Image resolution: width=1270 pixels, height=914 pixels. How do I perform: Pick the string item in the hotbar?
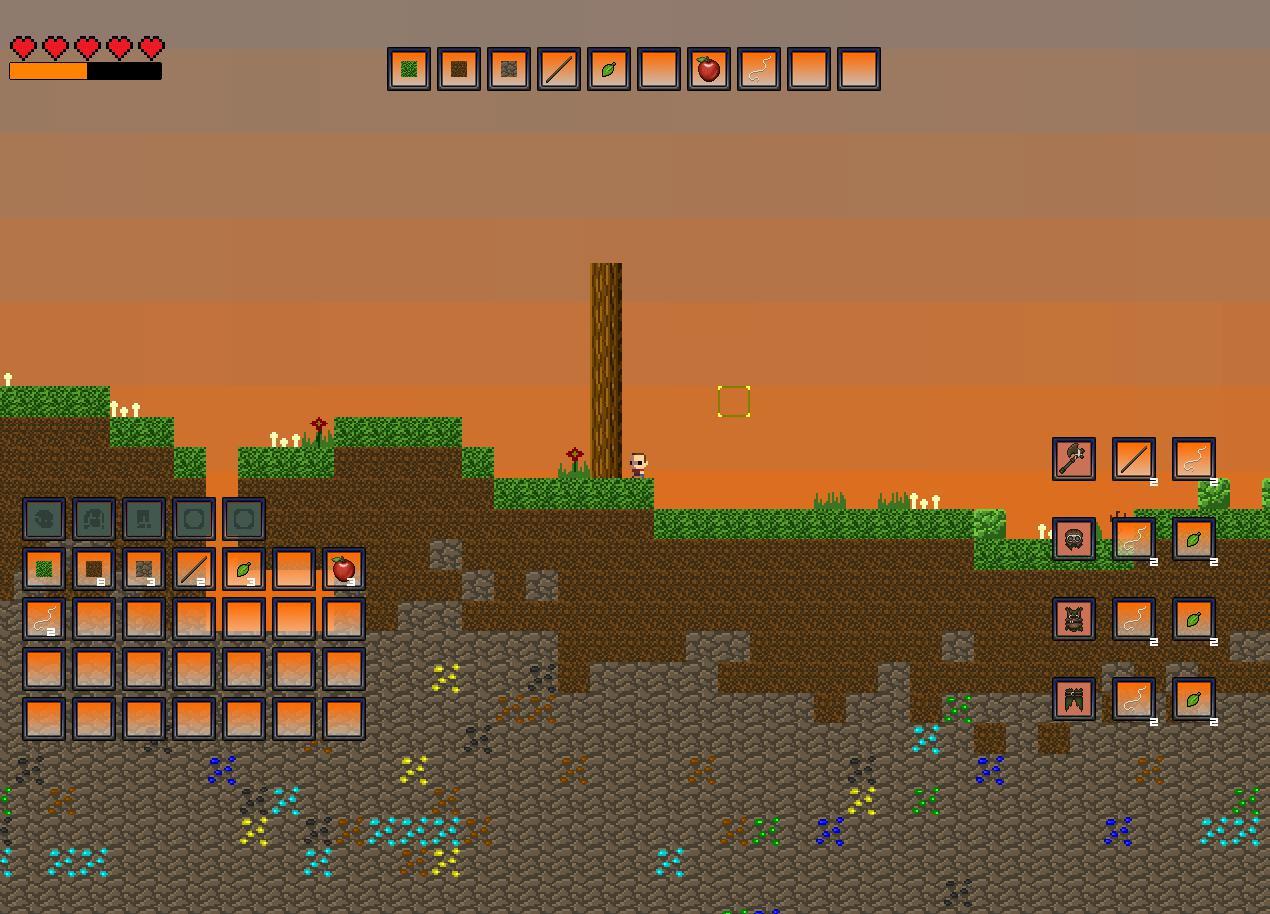pos(759,69)
